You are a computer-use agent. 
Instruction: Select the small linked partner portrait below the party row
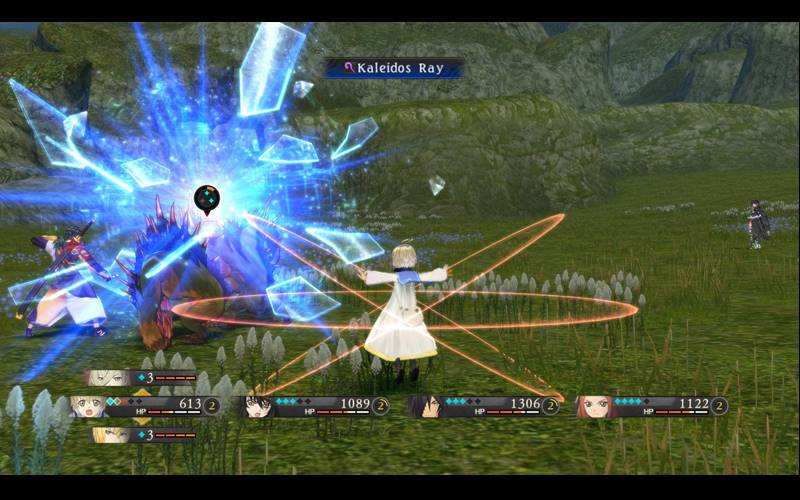click(112, 435)
